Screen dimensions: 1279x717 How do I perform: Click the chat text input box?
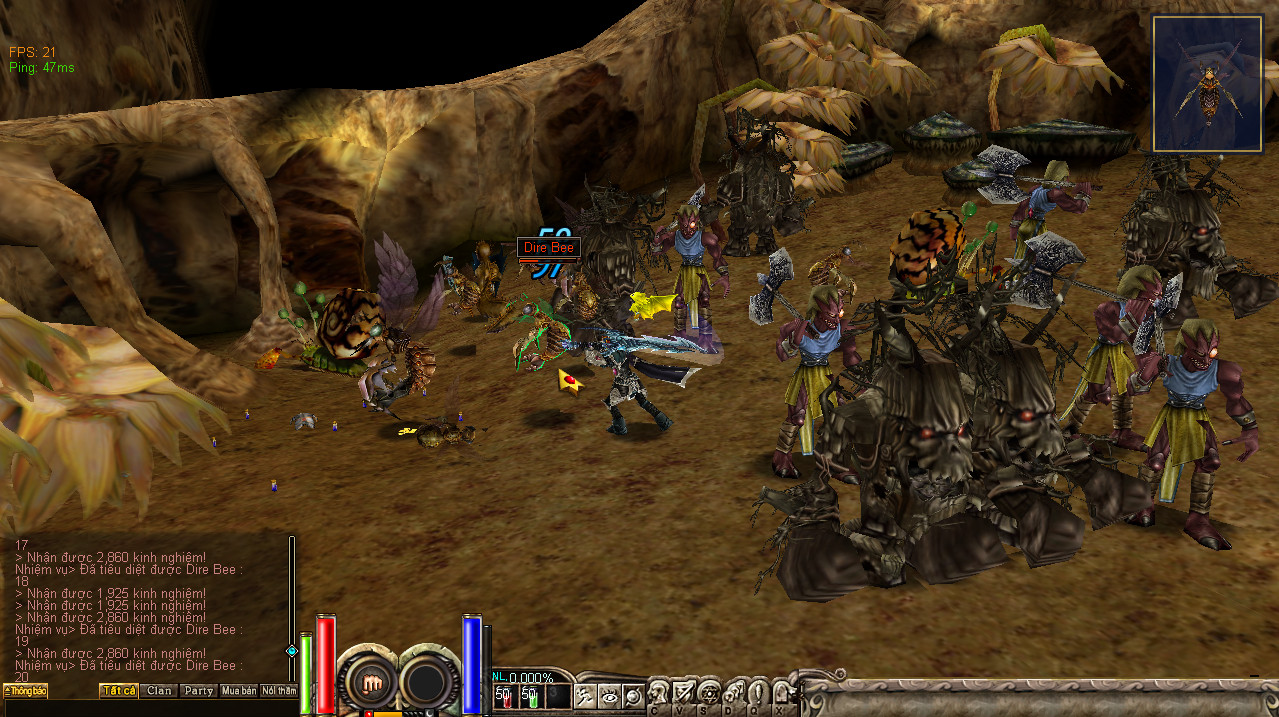click(150, 708)
